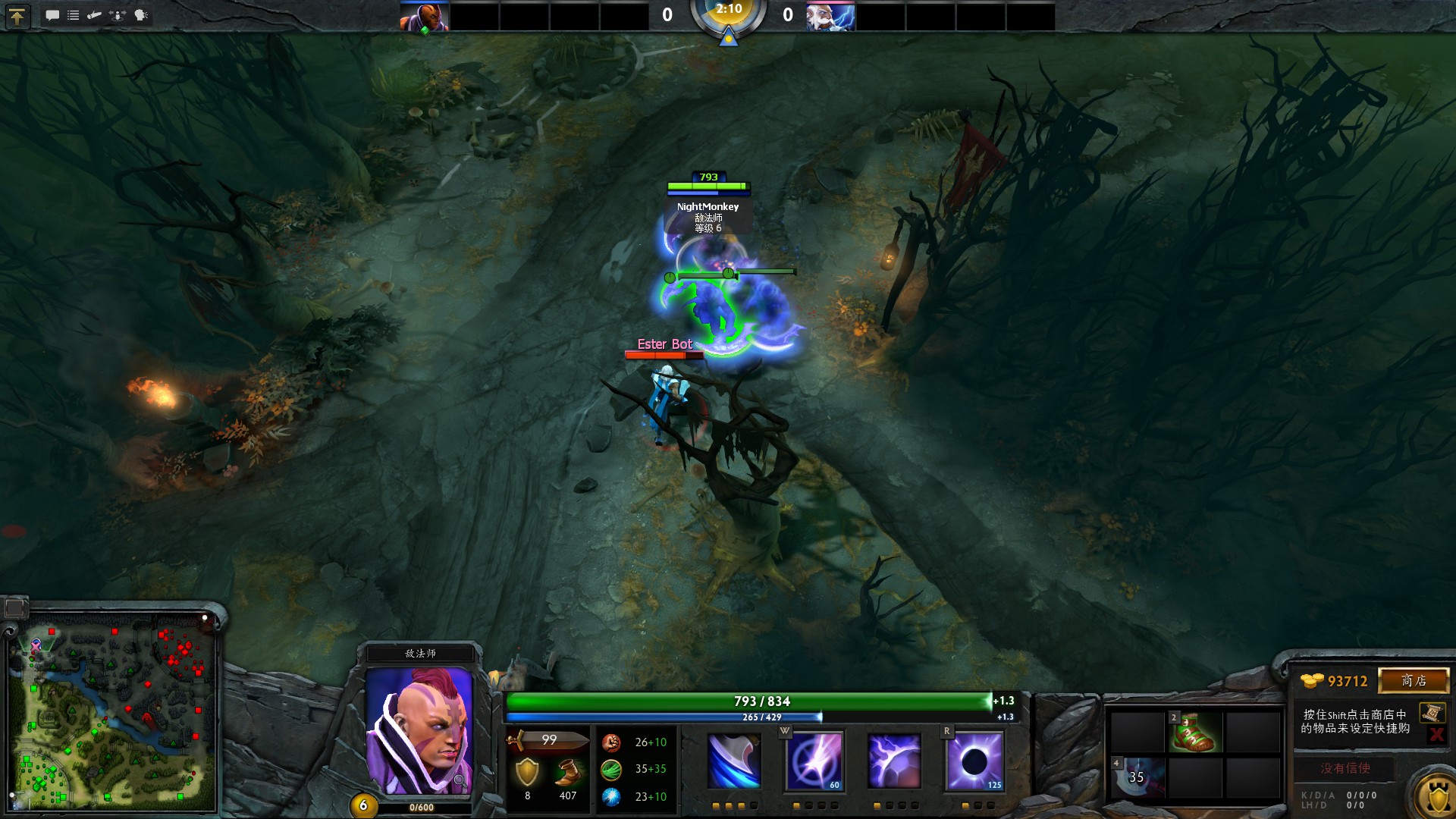Screen dimensions: 1456x819
Task: Activate the Blink ability
Action: [x=814, y=761]
